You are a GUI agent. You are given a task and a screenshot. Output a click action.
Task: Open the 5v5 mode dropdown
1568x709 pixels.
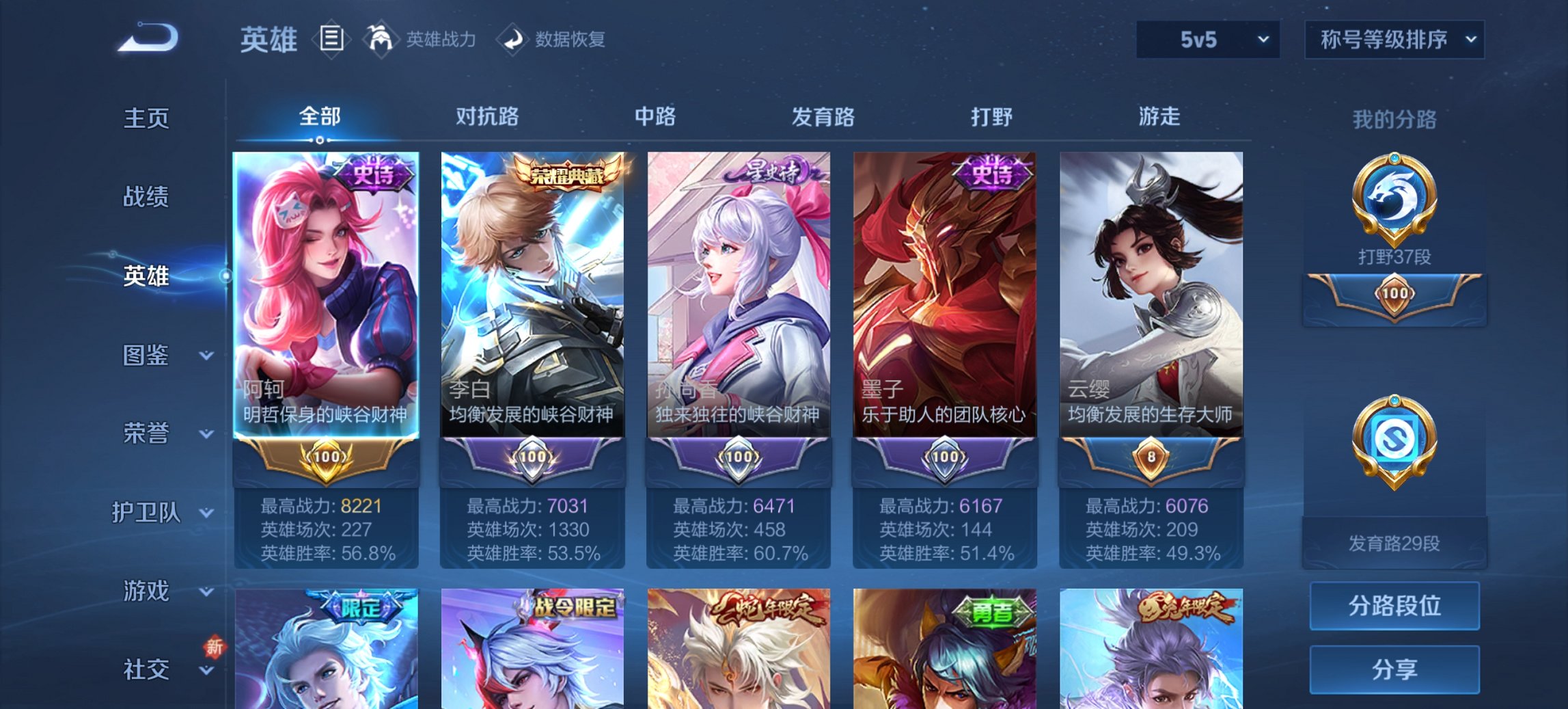[1207, 40]
